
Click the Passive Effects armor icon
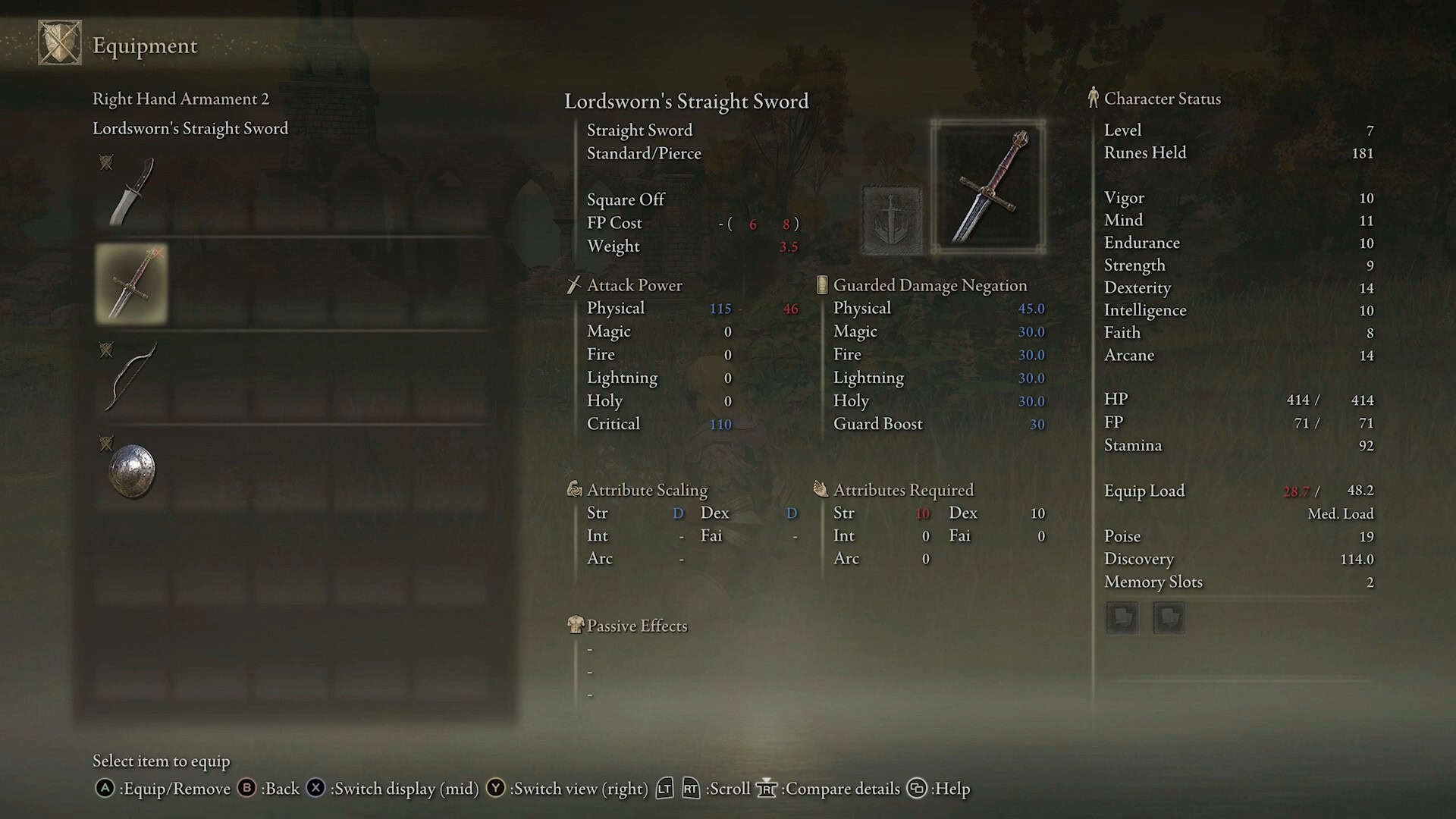tap(575, 625)
